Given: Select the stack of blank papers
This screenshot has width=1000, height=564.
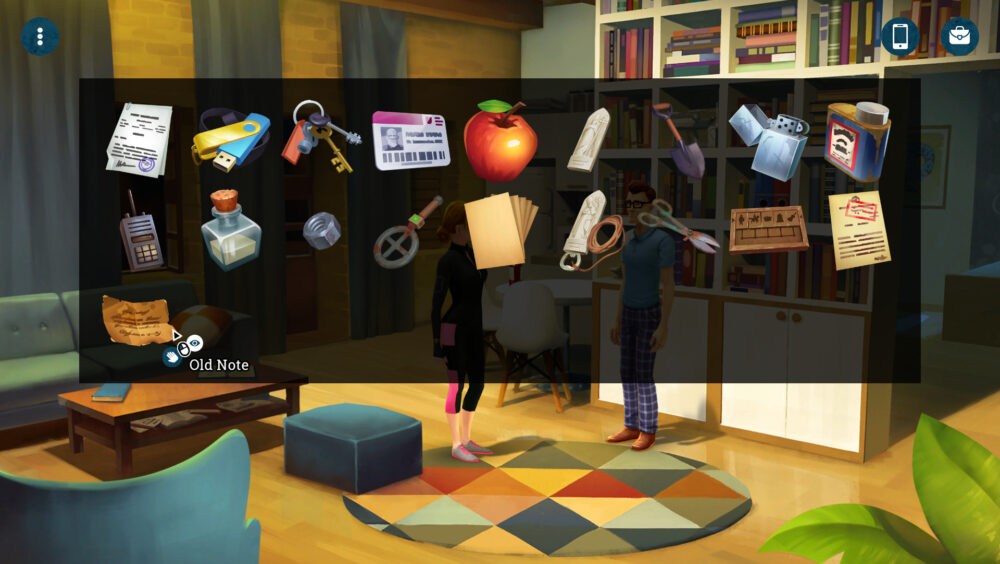Looking at the screenshot, I should coord(499,228).
